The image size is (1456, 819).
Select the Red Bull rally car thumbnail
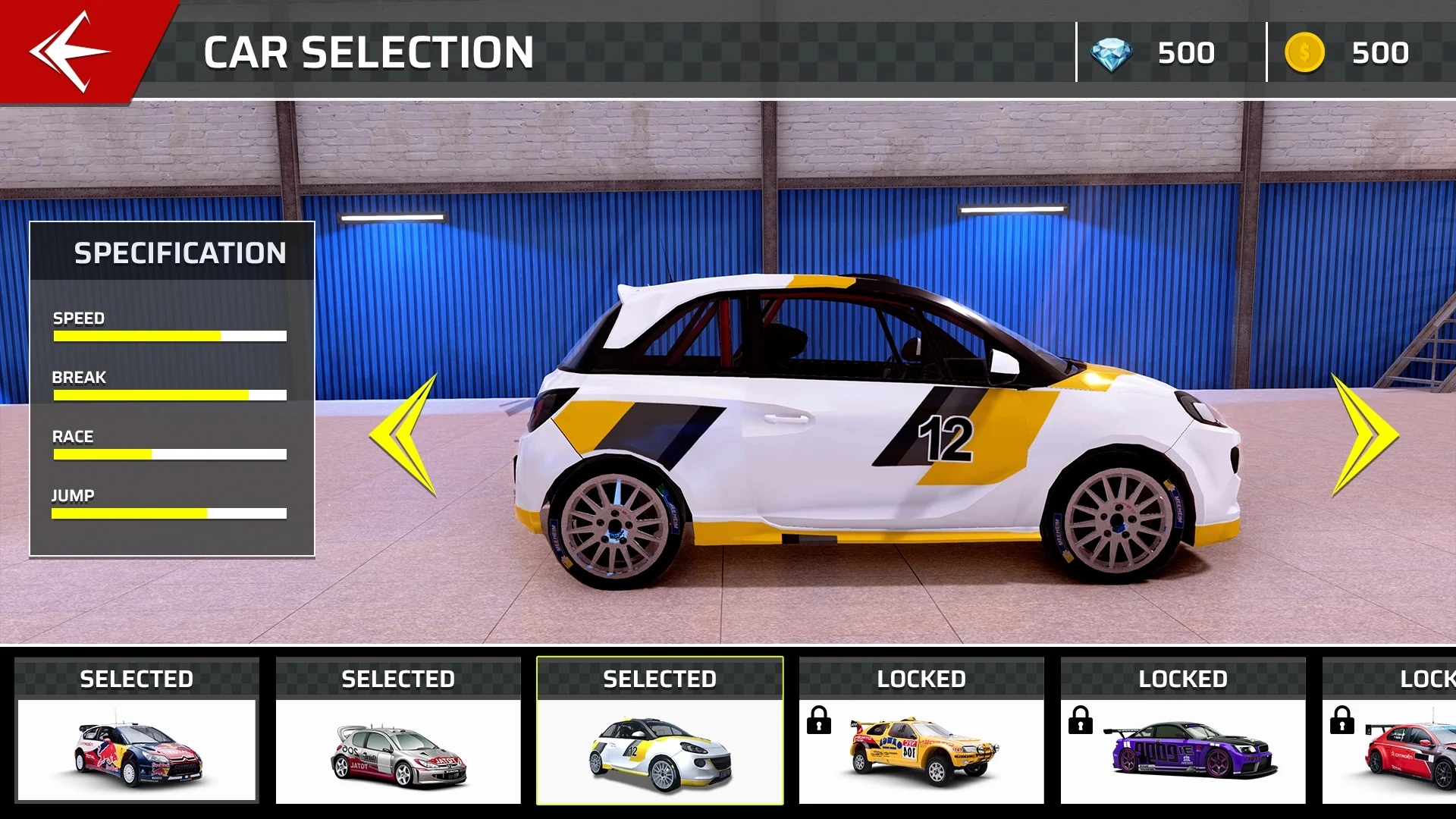(136, 749)
